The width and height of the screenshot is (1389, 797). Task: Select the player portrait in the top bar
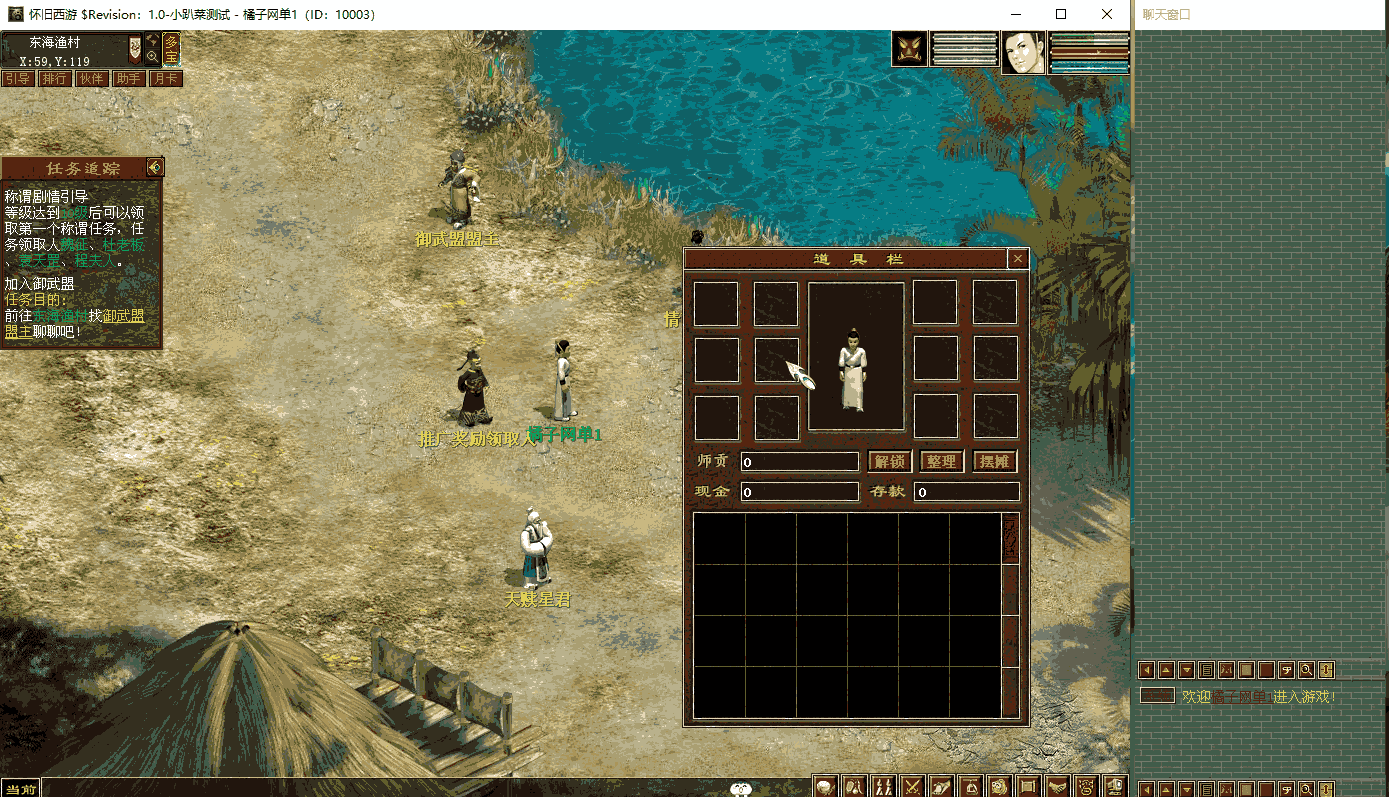click(x=1024, y=51)
